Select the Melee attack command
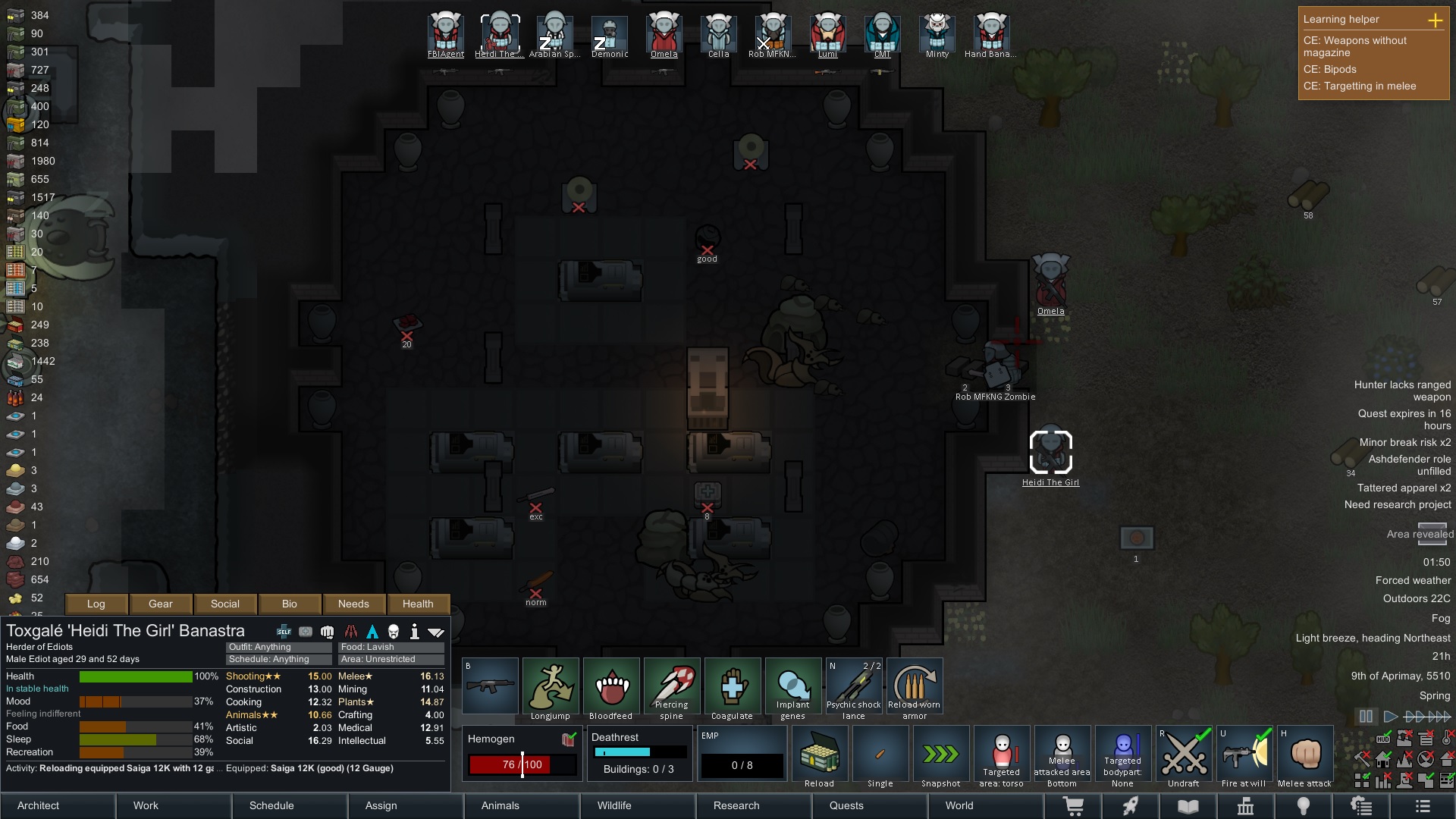The height and width of the screenshot is (819, 1456). click(1305, 755)
